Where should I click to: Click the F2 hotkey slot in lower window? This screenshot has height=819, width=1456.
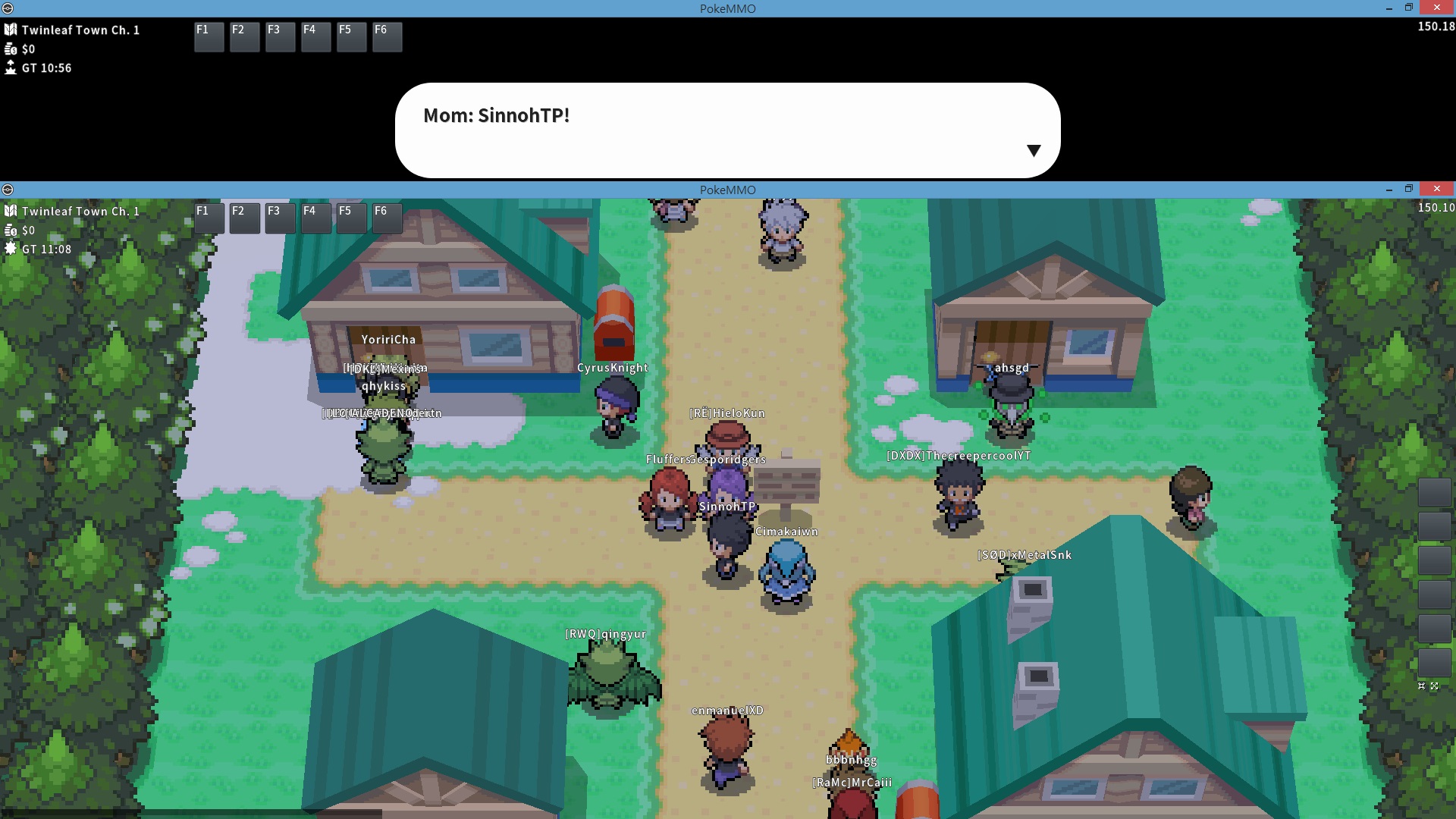(244, 218)
